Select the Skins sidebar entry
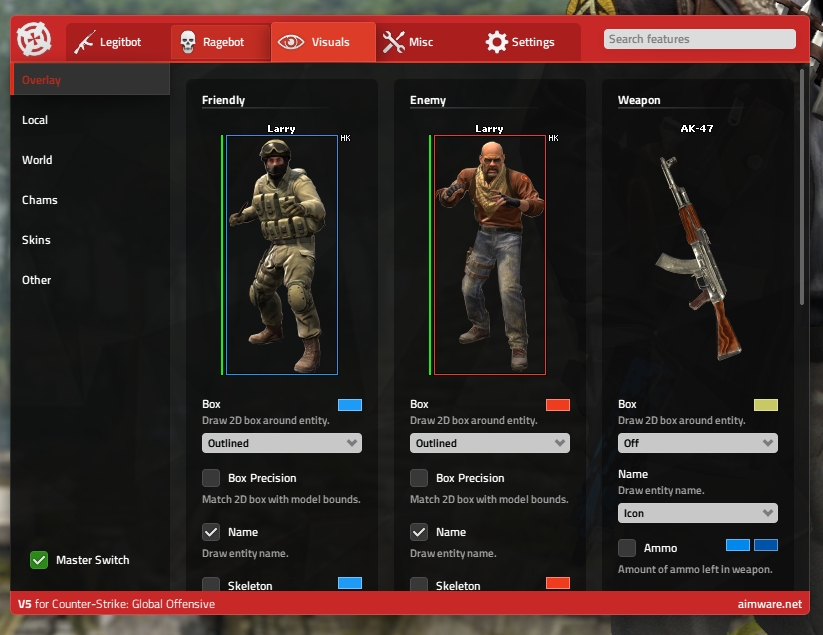The height and width of the screenshot is (635, 823). click(x=37, y=240)
